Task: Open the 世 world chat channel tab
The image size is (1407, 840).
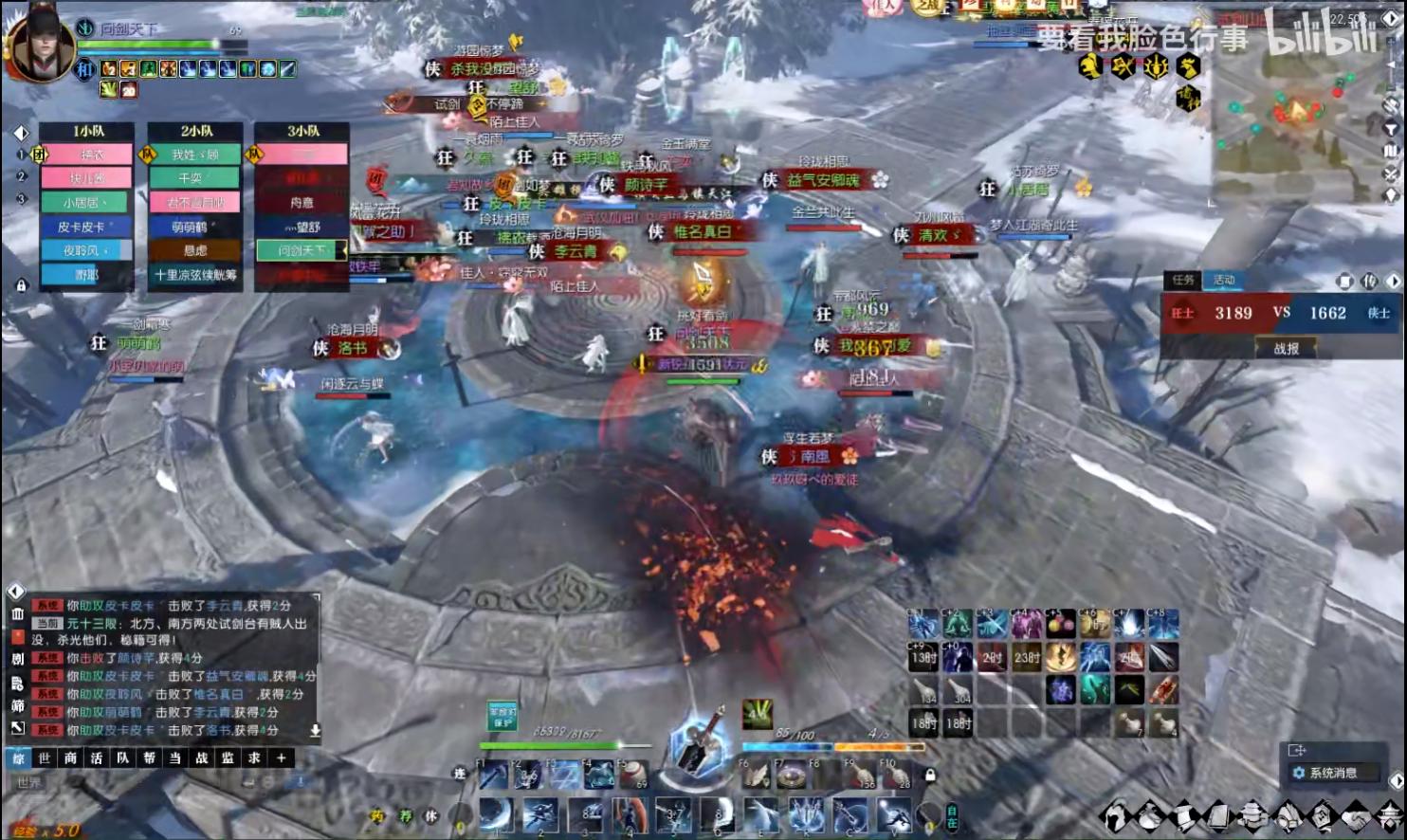Action: click(x=44, y=758)
